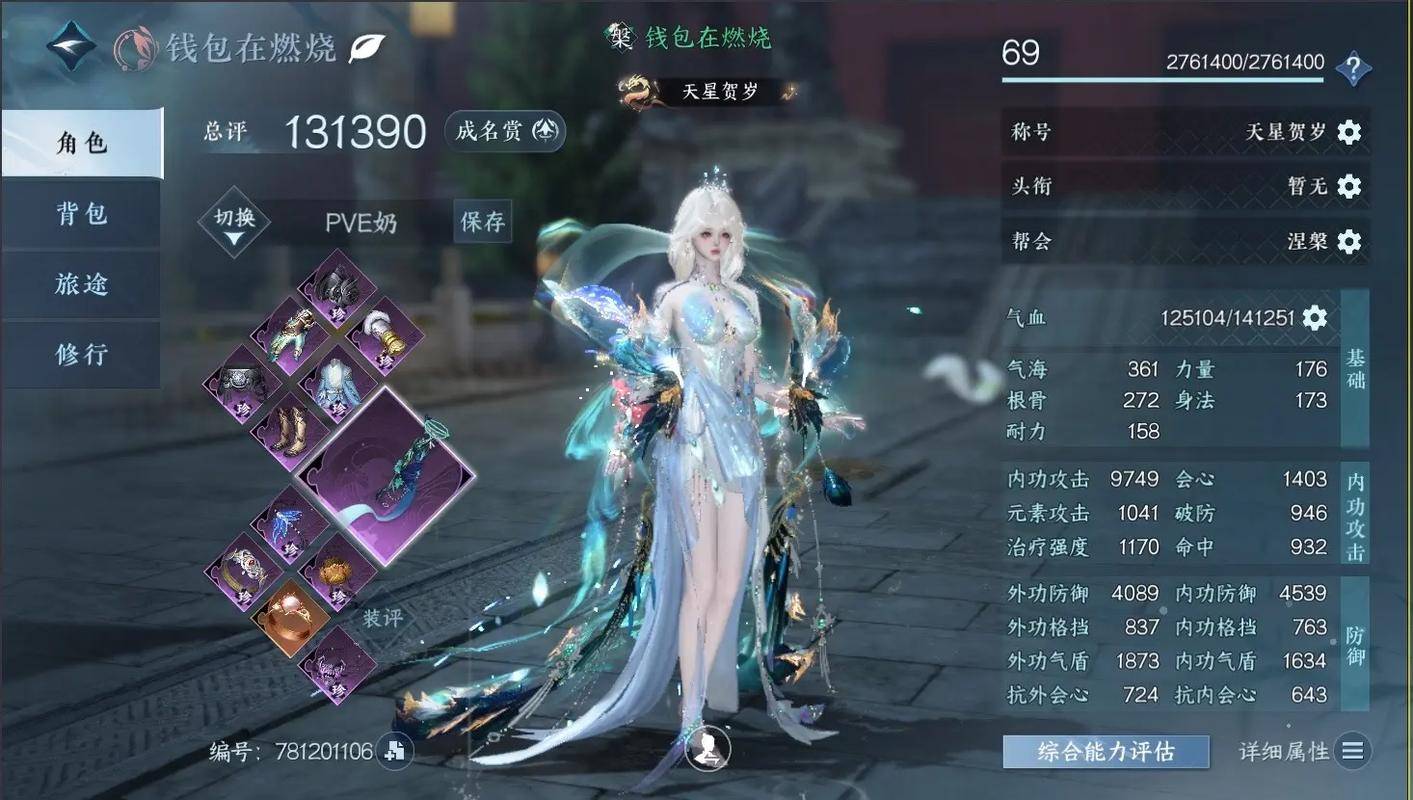This screenshot has height=800, width=1413.
Task: Copy the character ID number
Action: (394, 752)
